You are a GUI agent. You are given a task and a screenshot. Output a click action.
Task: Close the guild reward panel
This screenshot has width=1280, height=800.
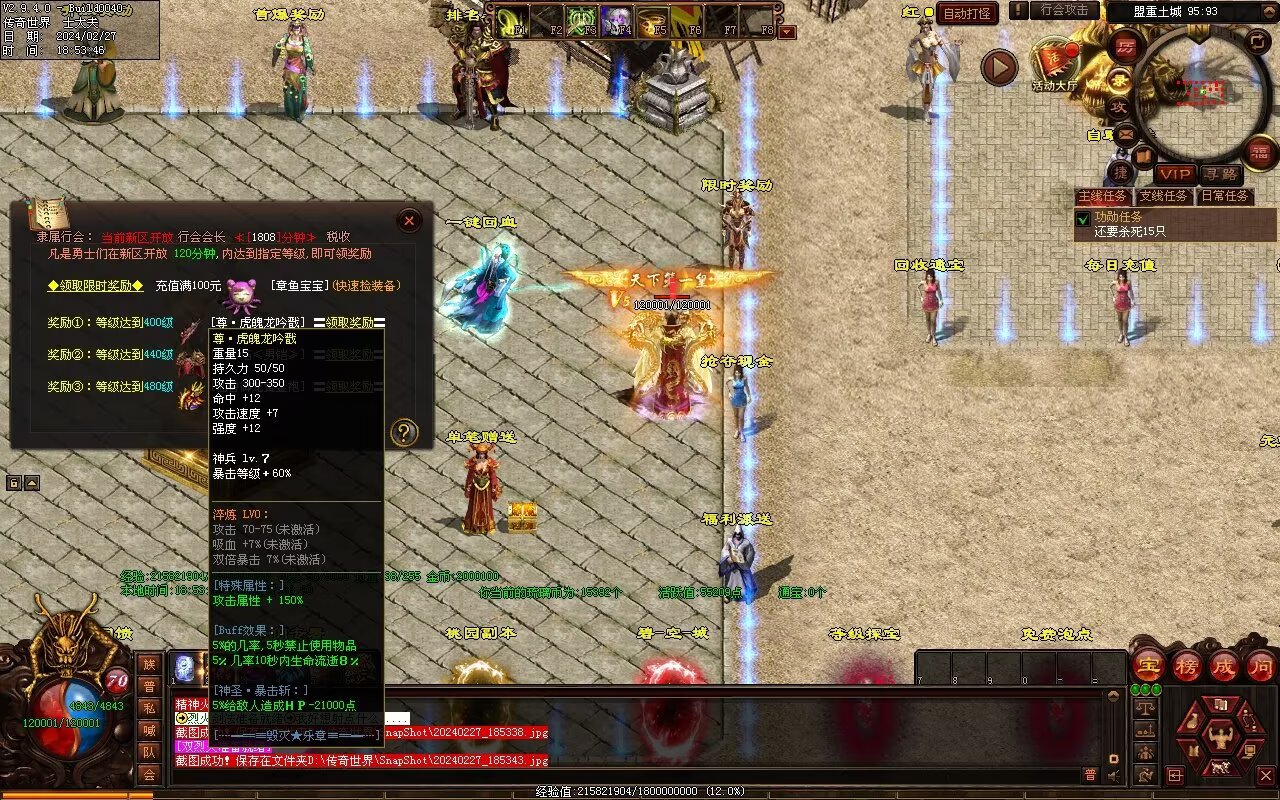tap(409, 220)
